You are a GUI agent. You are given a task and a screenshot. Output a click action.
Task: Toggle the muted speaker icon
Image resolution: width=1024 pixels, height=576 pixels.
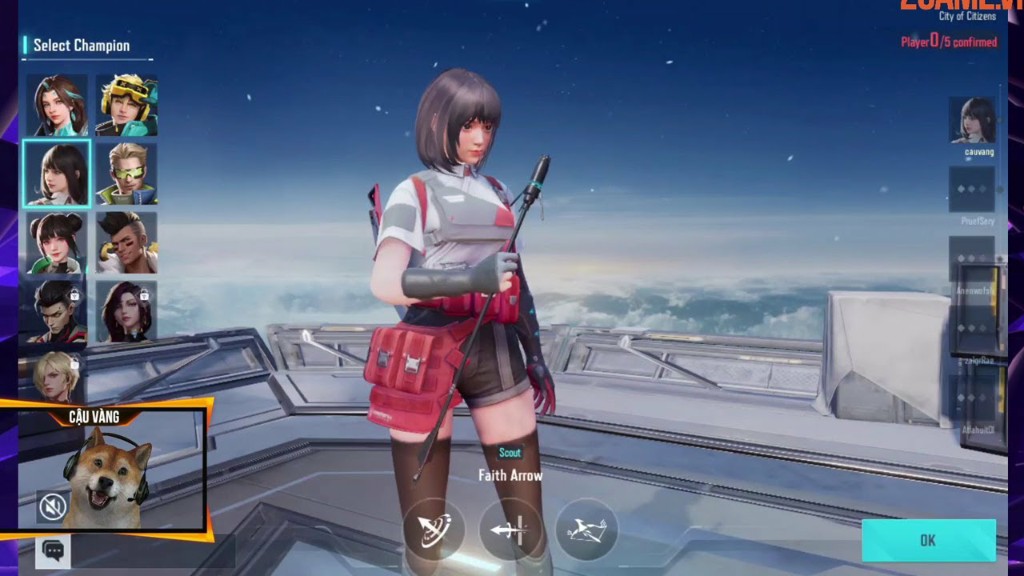click(51, 507)
